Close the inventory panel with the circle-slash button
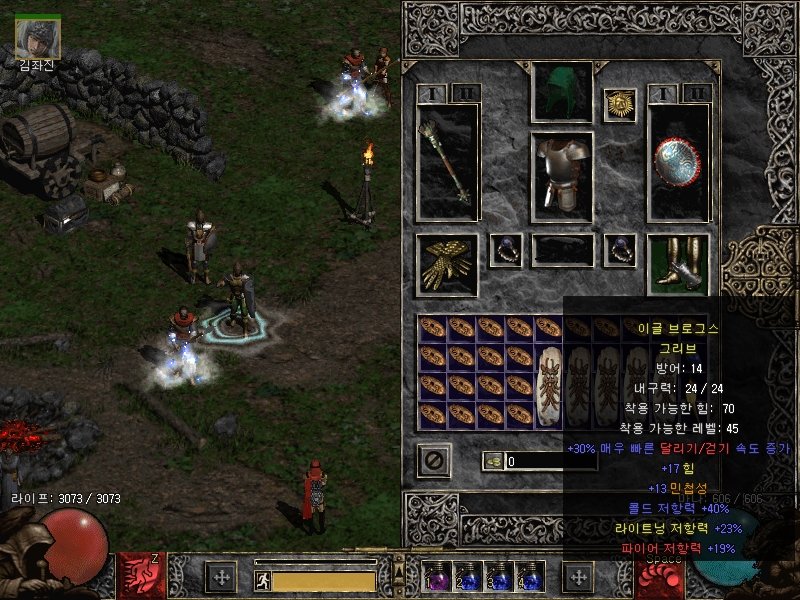The width and height of the screenshot is (800, 600). pos(434,460)
